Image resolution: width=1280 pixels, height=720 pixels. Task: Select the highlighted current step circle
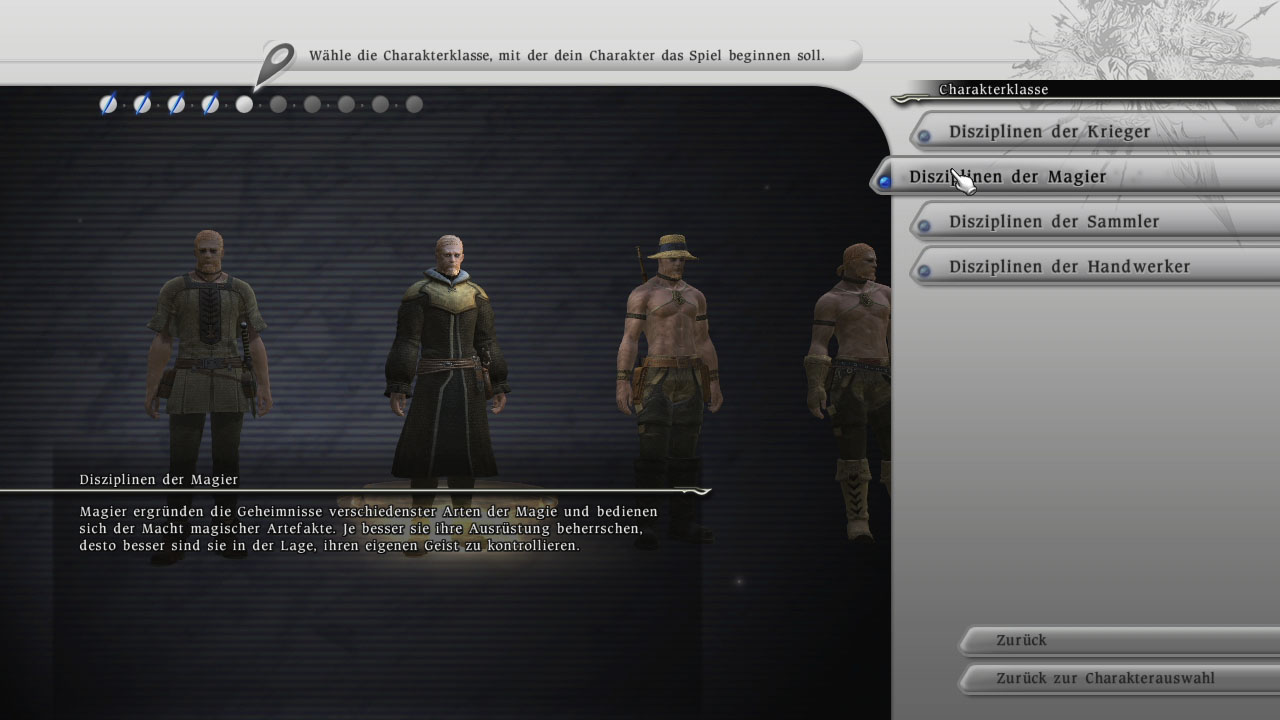click(x=244, y=103)
